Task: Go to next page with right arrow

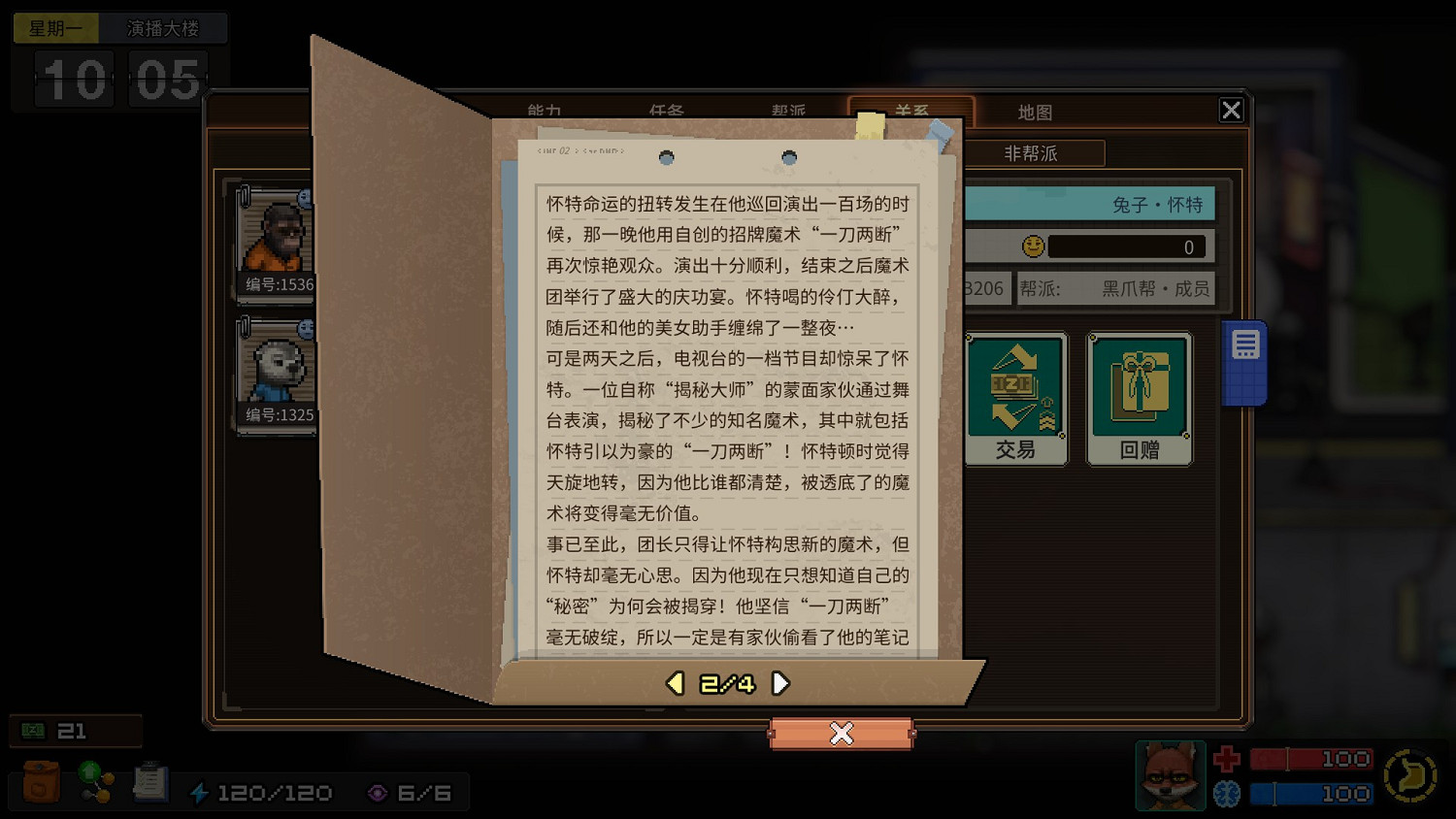Action: pos(779,682)
